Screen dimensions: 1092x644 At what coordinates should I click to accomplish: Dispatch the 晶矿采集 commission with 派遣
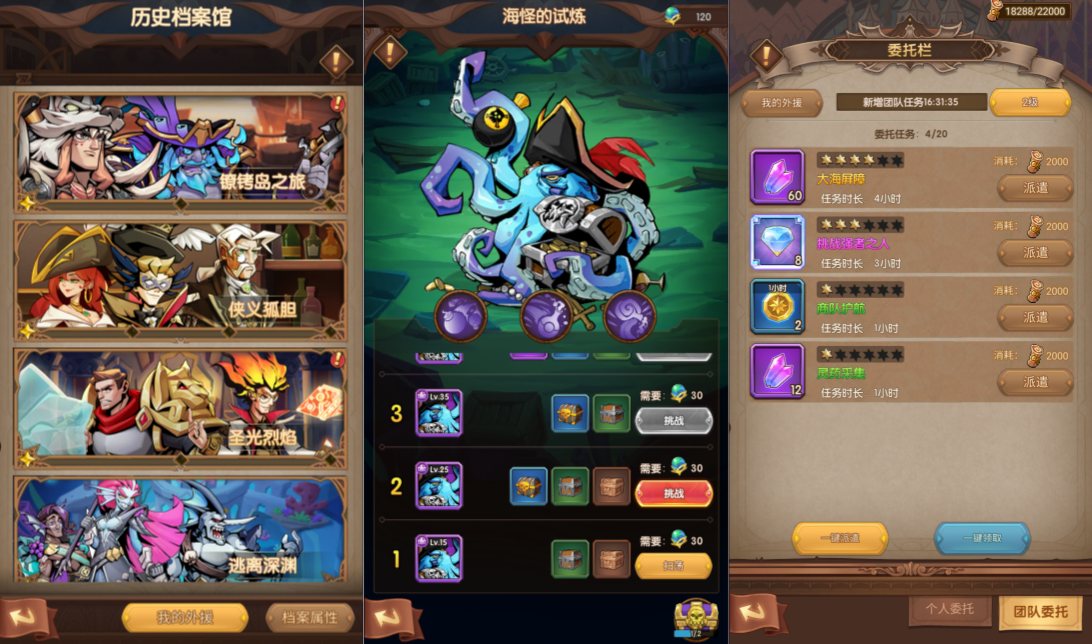[x=1035, y=382]
